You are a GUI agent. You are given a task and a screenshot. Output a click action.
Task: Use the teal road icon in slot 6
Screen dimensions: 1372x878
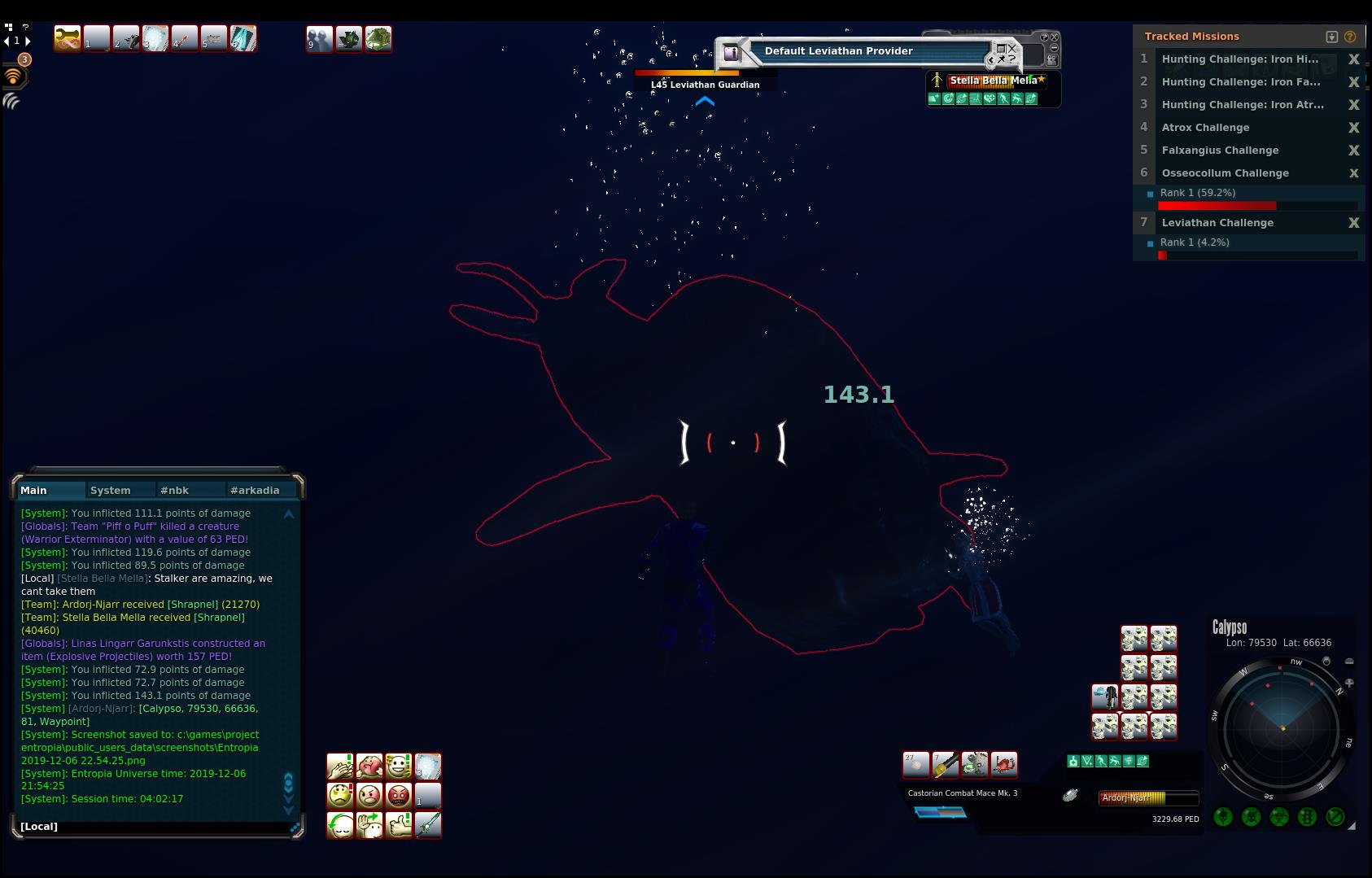(243, 38)
